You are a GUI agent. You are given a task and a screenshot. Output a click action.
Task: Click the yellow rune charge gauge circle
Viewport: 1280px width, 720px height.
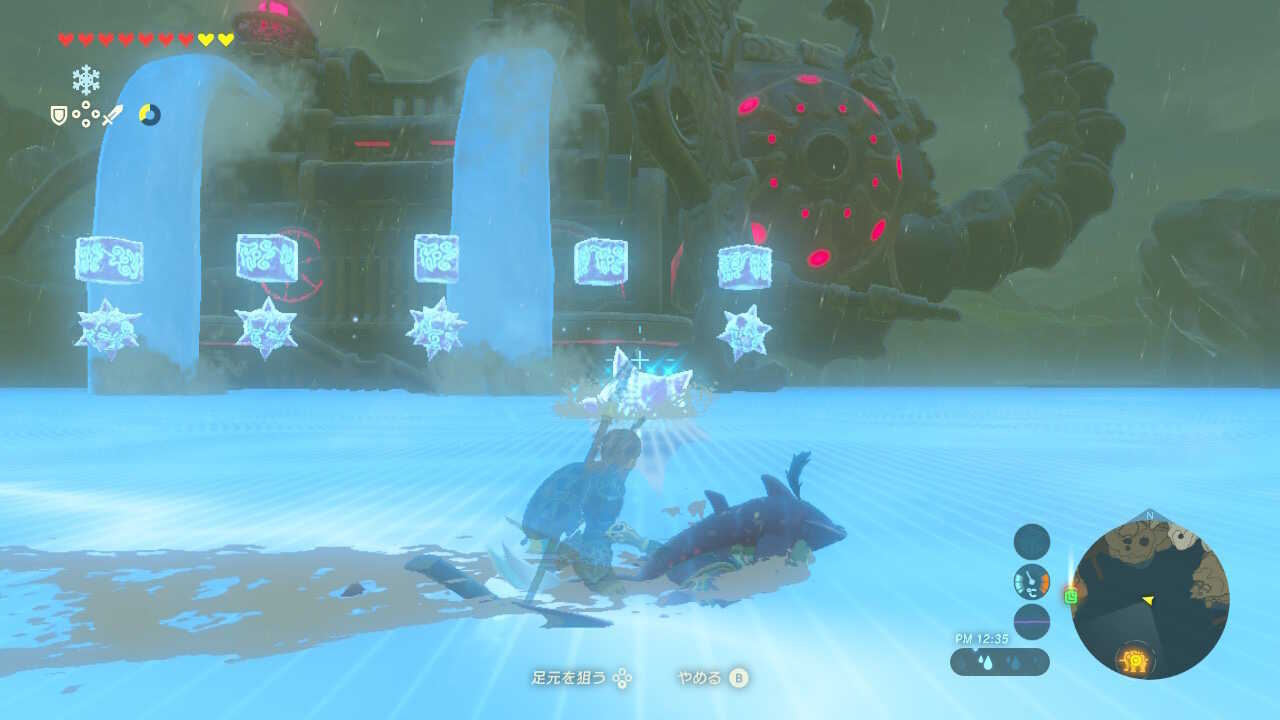(x=148, y=114)
